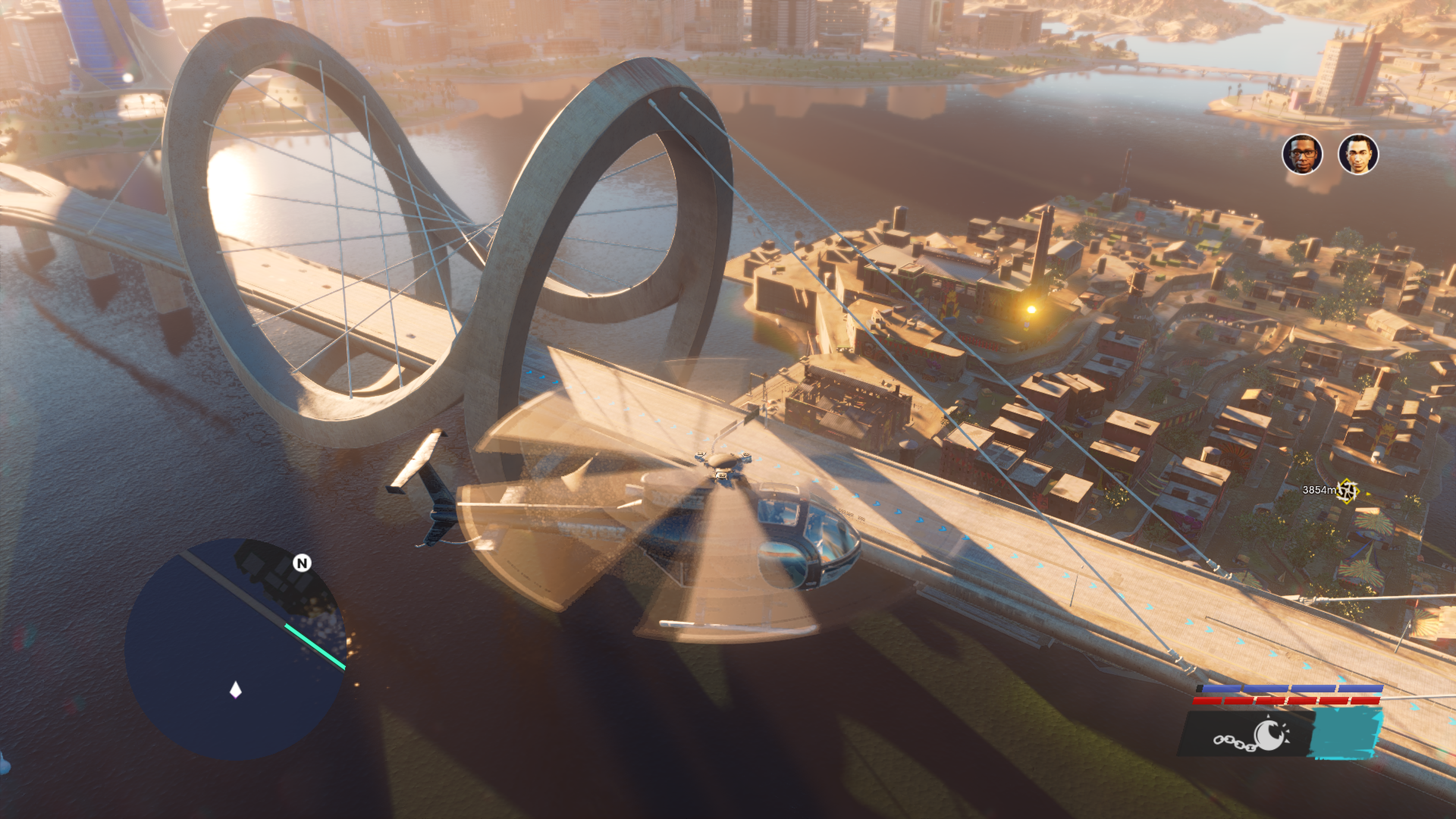Screen dimensions: 1456x819
Task: Select the companion portrait wearing glasses
Action: (x=1302, y=154)
